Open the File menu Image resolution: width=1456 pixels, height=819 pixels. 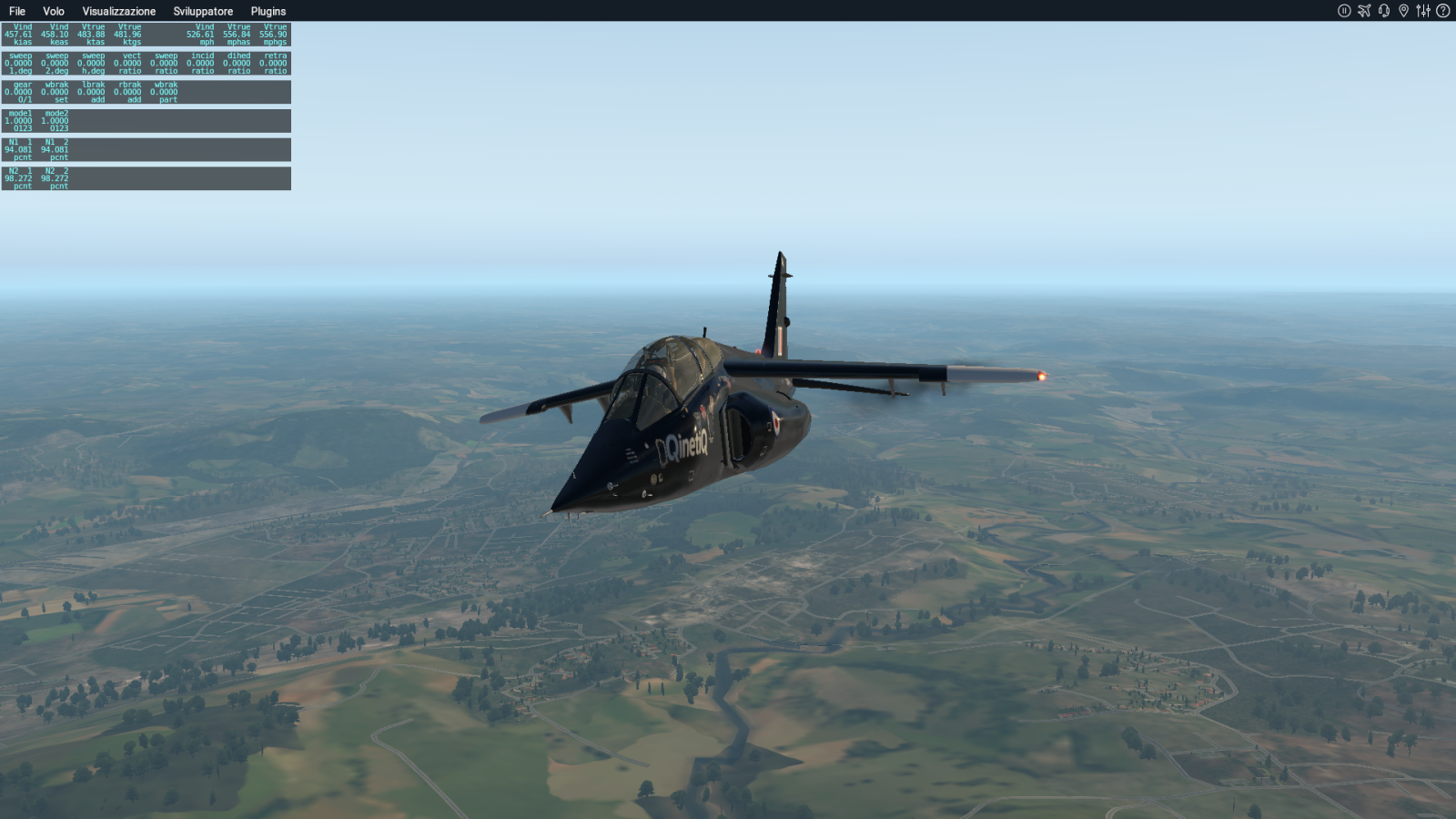tap(17, 11)
